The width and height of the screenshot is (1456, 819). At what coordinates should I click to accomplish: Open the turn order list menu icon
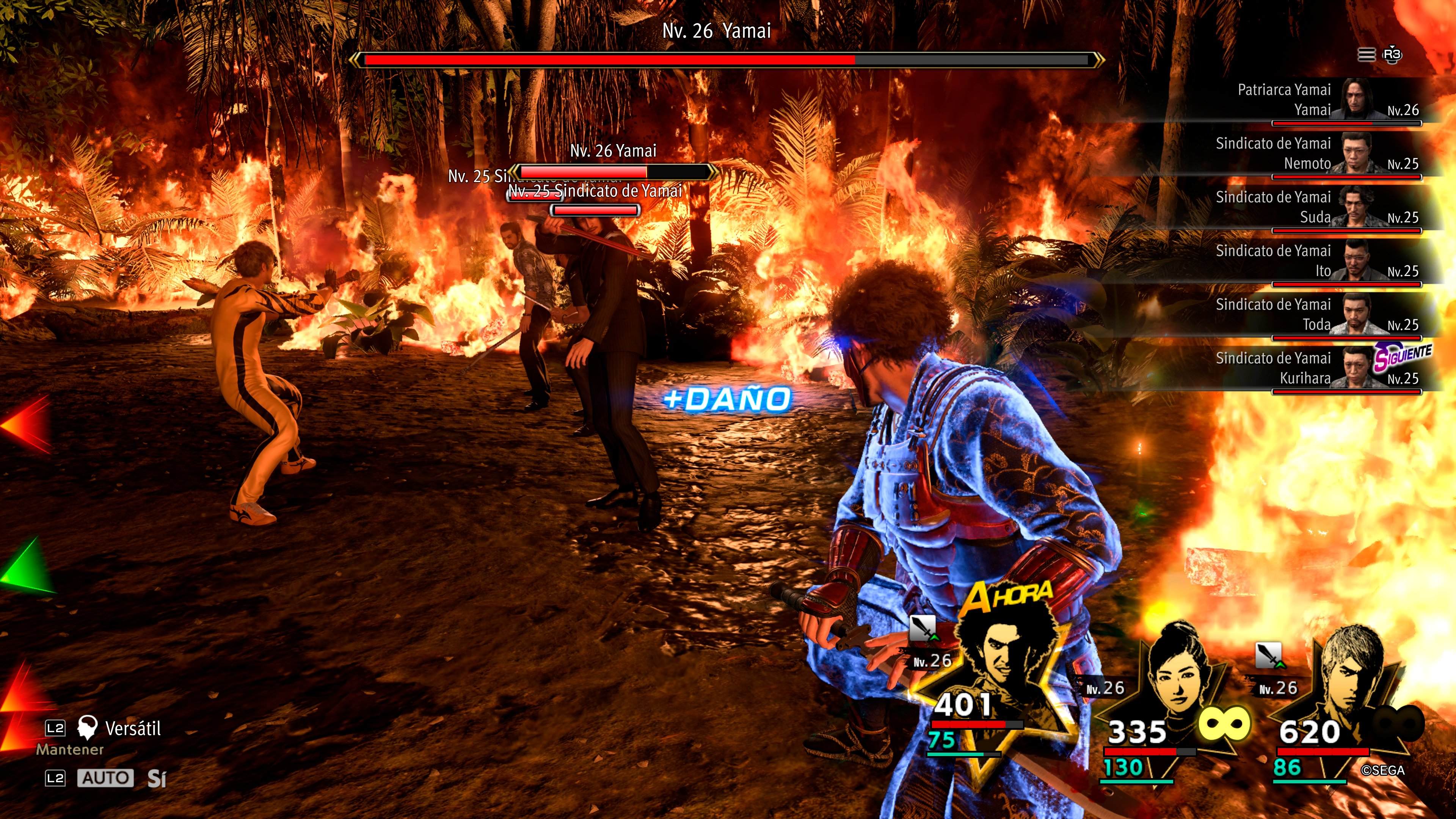pyautogui.click(x=1366, y=55)
